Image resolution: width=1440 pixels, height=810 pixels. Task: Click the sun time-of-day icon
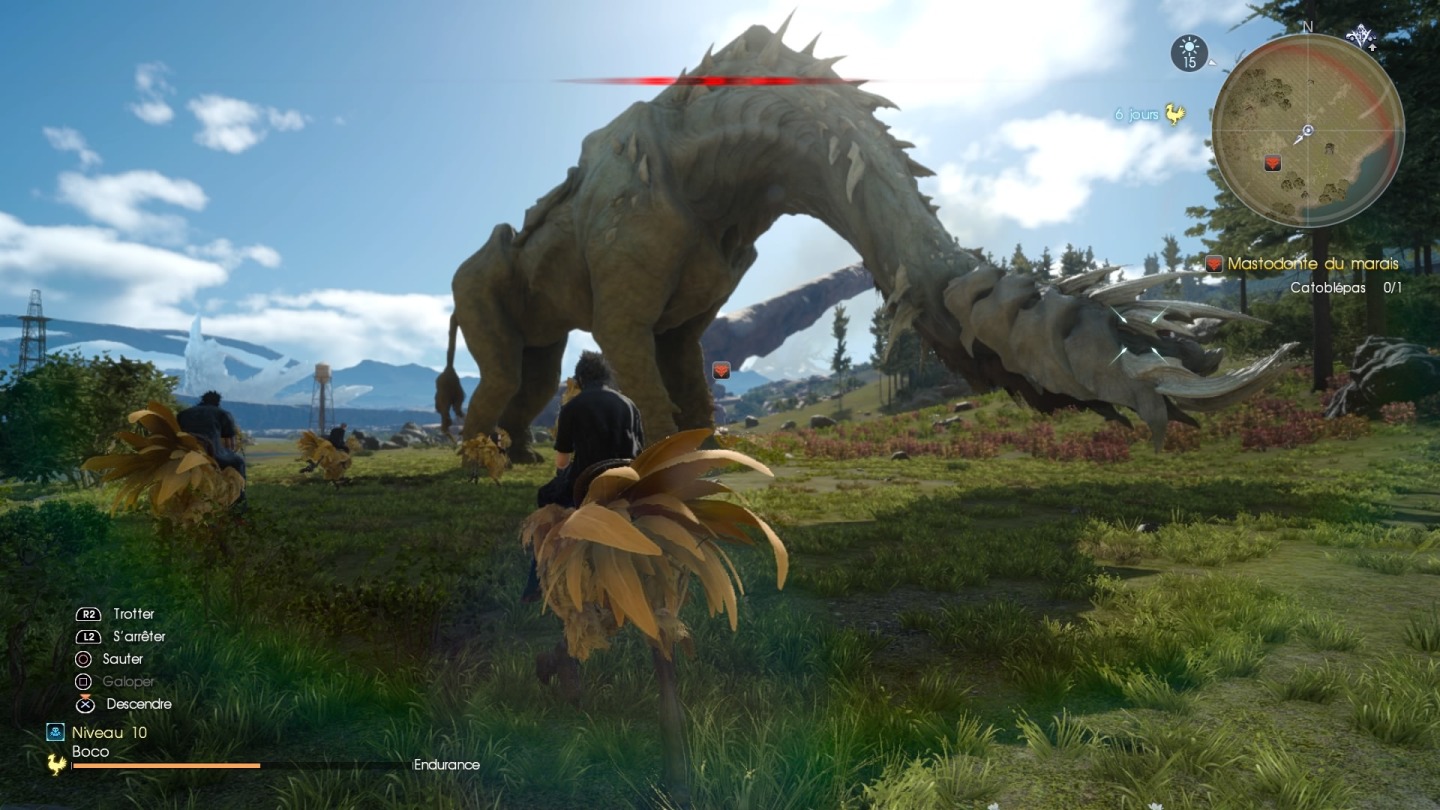click(1189, 52)
